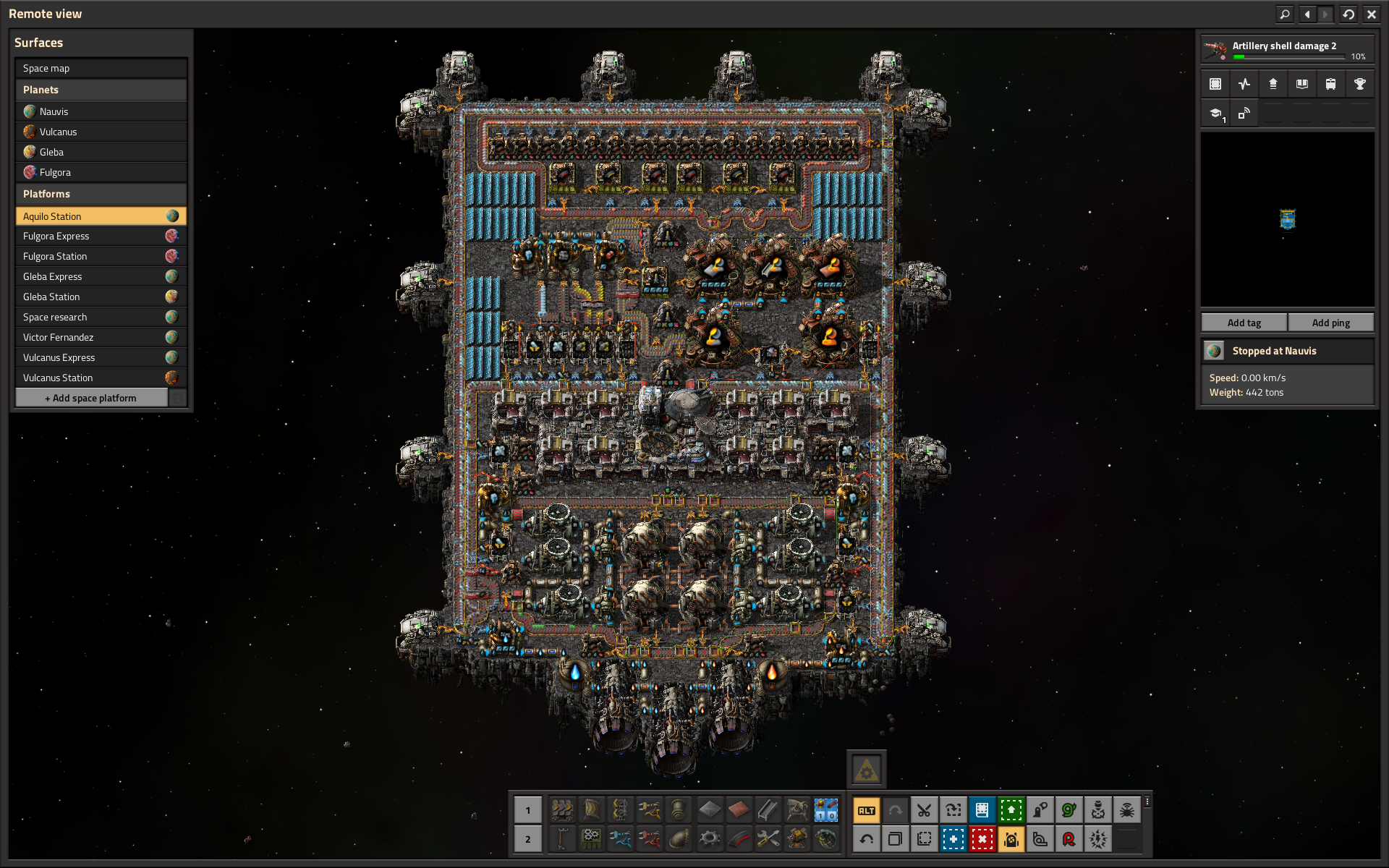Click the Add ping button
This screenshot has height=868, width=1389.
pyautogui.click(x=1330, y=323)
